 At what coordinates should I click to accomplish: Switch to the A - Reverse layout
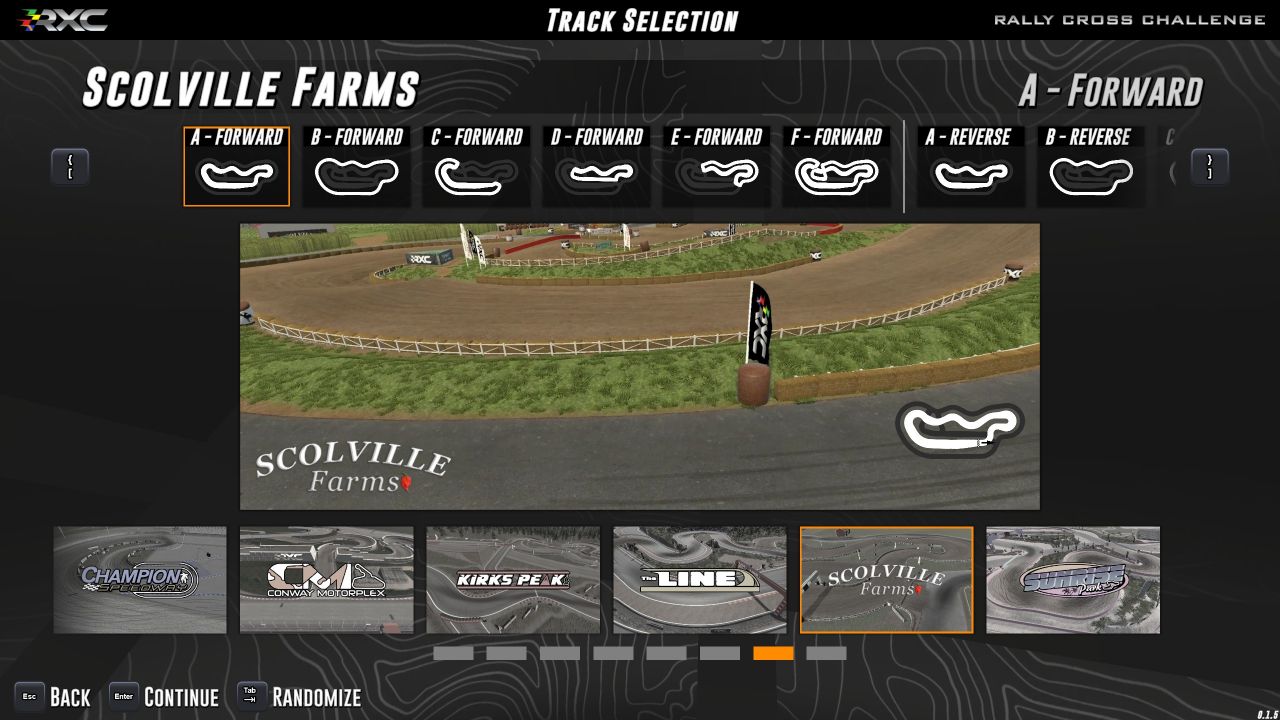(970, 167)
